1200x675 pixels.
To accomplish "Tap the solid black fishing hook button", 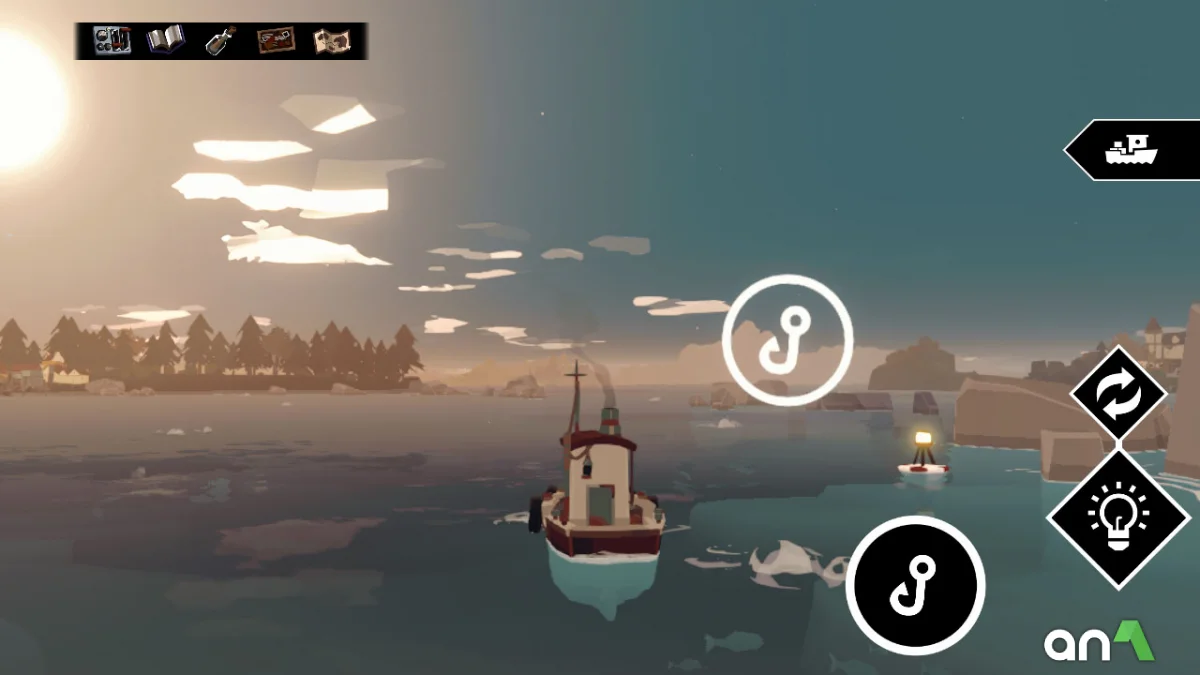I will (x=915, y=586).
